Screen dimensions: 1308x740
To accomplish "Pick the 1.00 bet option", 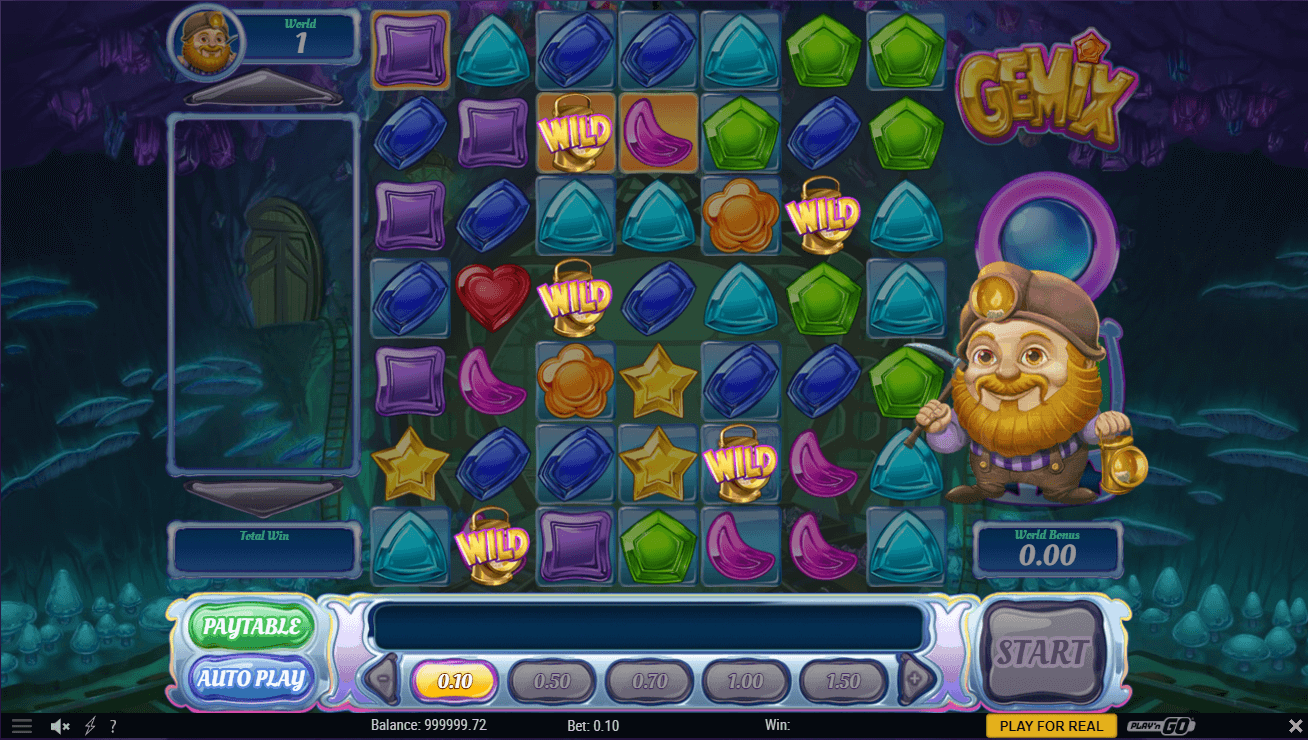I will [x=746, y=681].
